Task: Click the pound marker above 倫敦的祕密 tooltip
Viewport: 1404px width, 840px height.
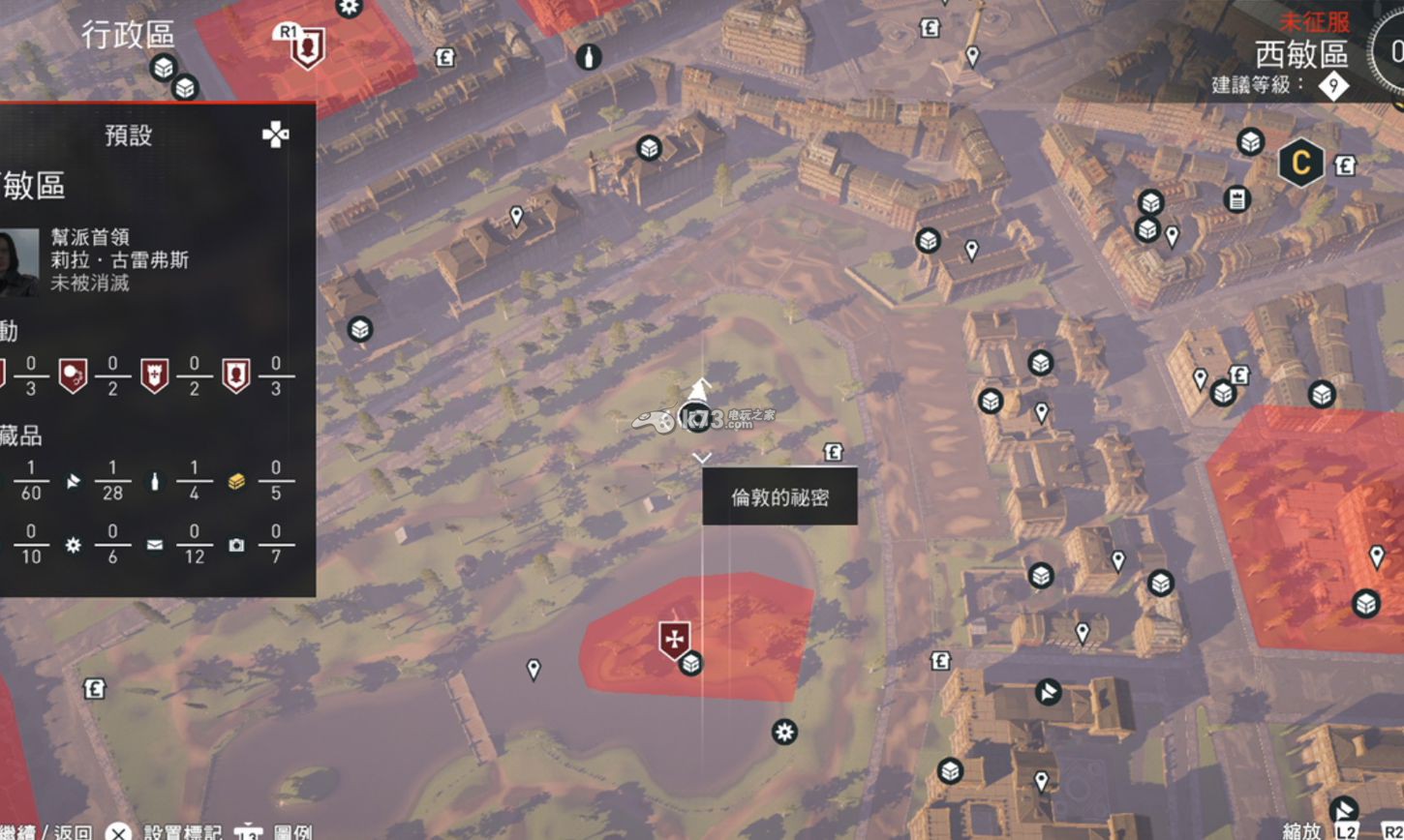Action: [x=833, y=452]
